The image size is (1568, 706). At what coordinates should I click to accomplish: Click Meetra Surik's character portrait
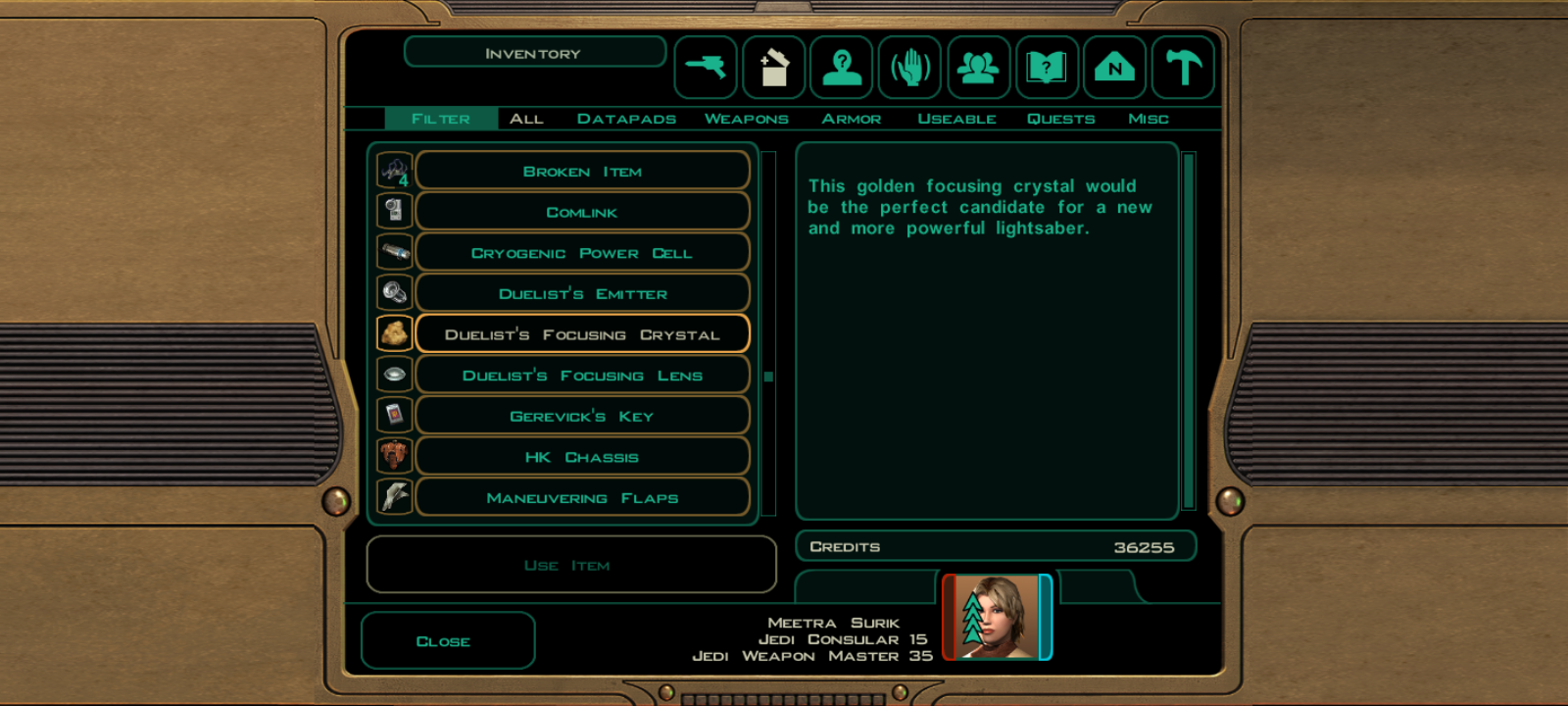point(997,617)
